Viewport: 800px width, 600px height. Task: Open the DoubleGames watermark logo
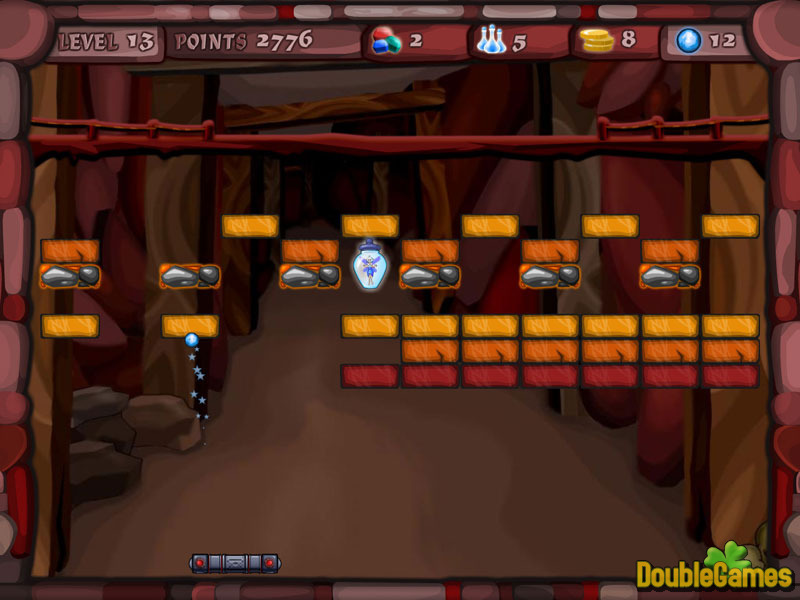coord(714,570)
